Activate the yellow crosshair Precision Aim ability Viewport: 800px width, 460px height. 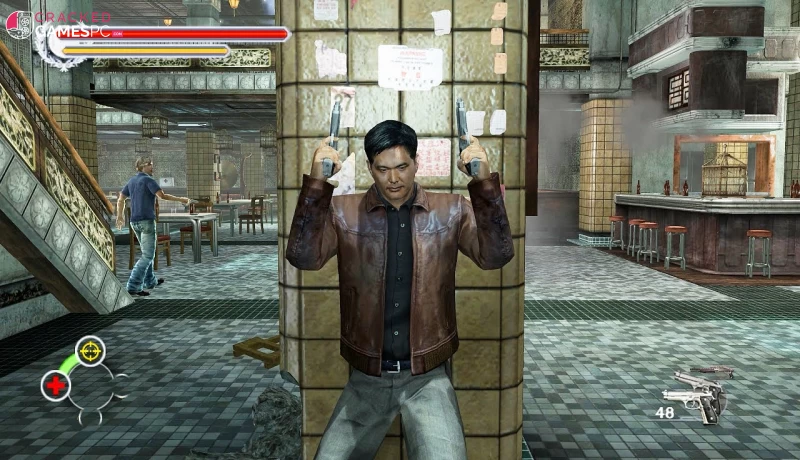click(x=90, y=351)
